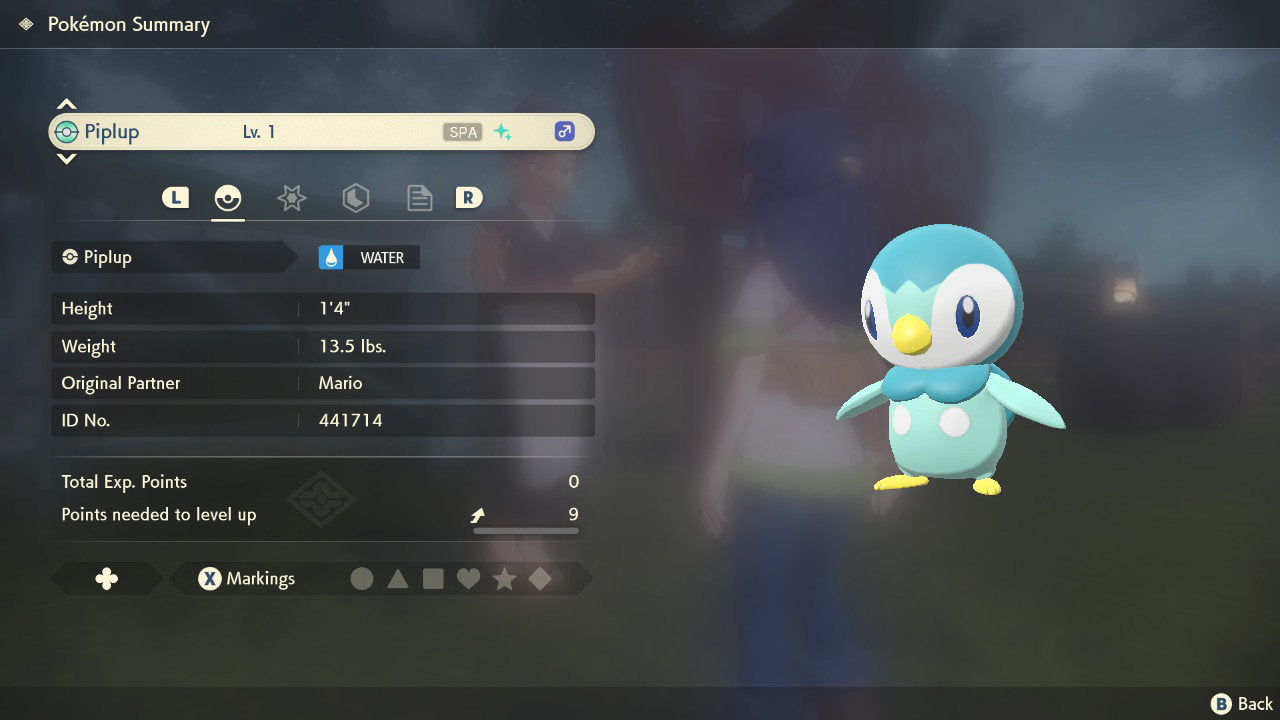This screenshot has width=1280, height=720.
Task: Click the WATER type badge
Action: pyautogui.click(x=369, y=258)
